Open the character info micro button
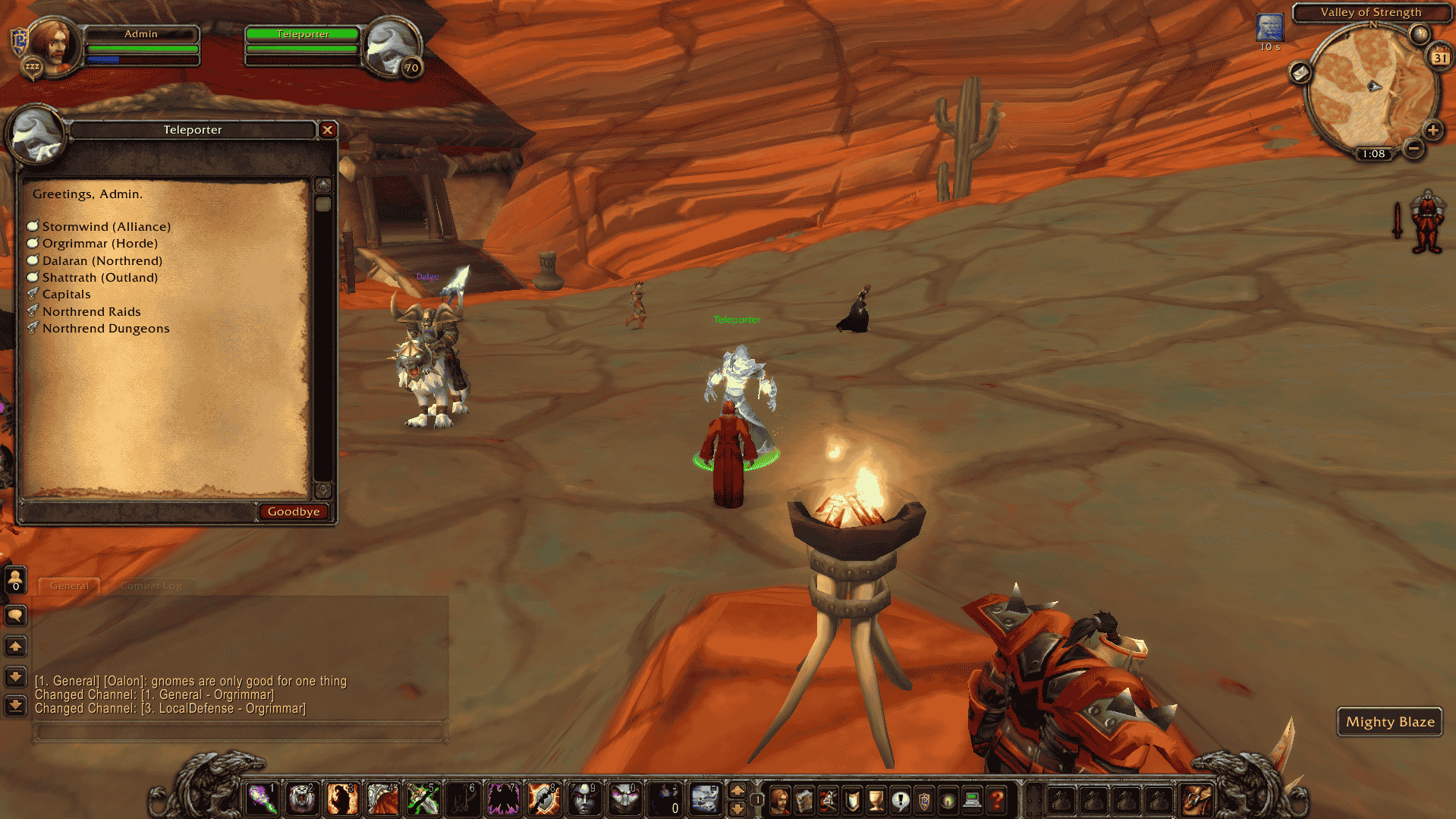This screenshot has width=1456, height=819. (x=780, y=799)
